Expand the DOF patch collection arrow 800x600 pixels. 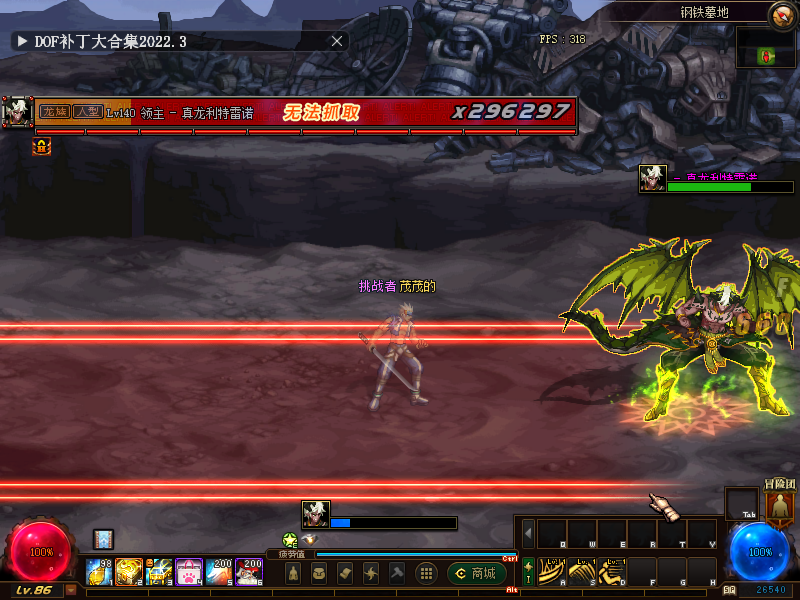[21, 41]
